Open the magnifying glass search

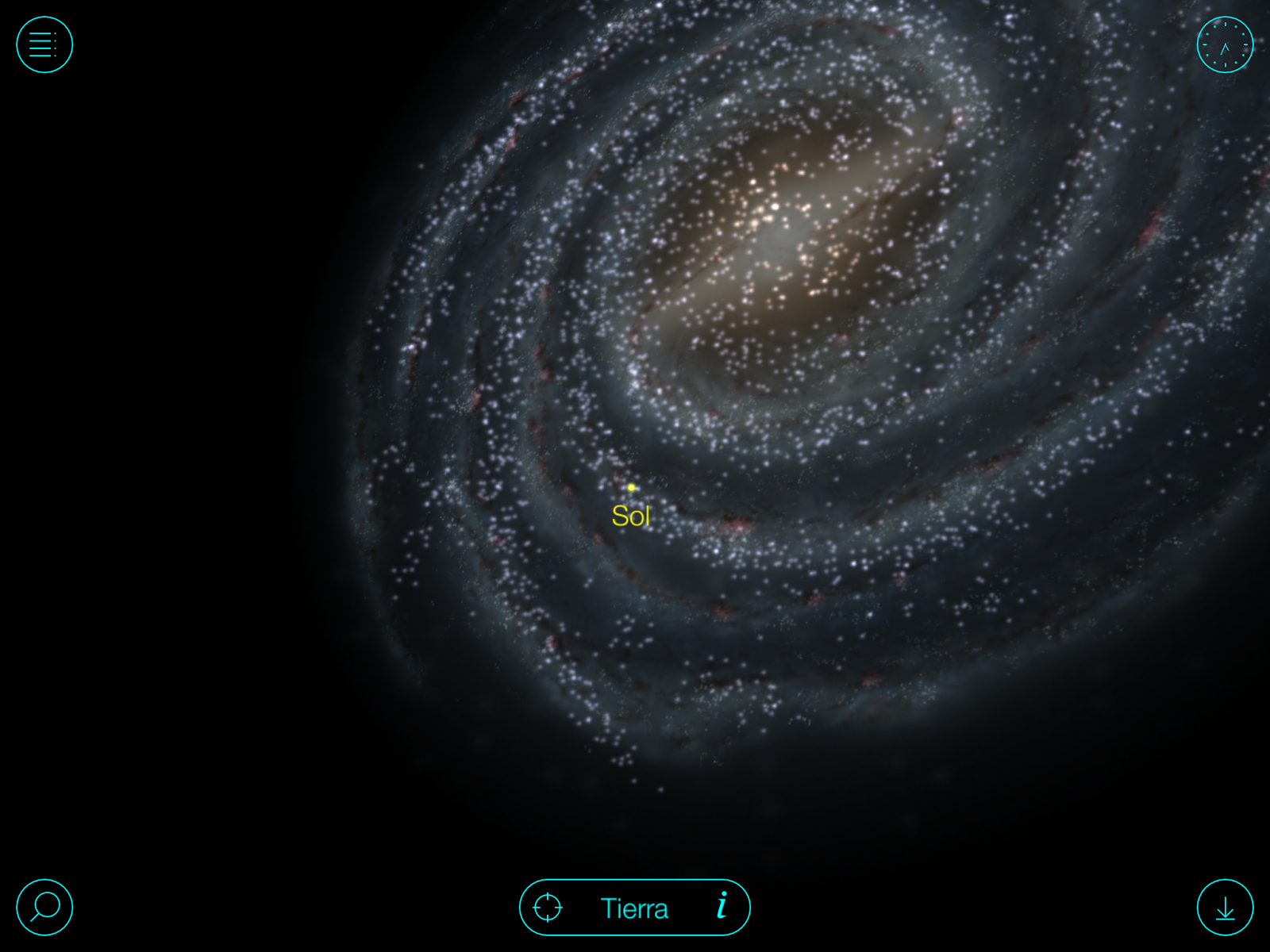click(x=44, y=907)
